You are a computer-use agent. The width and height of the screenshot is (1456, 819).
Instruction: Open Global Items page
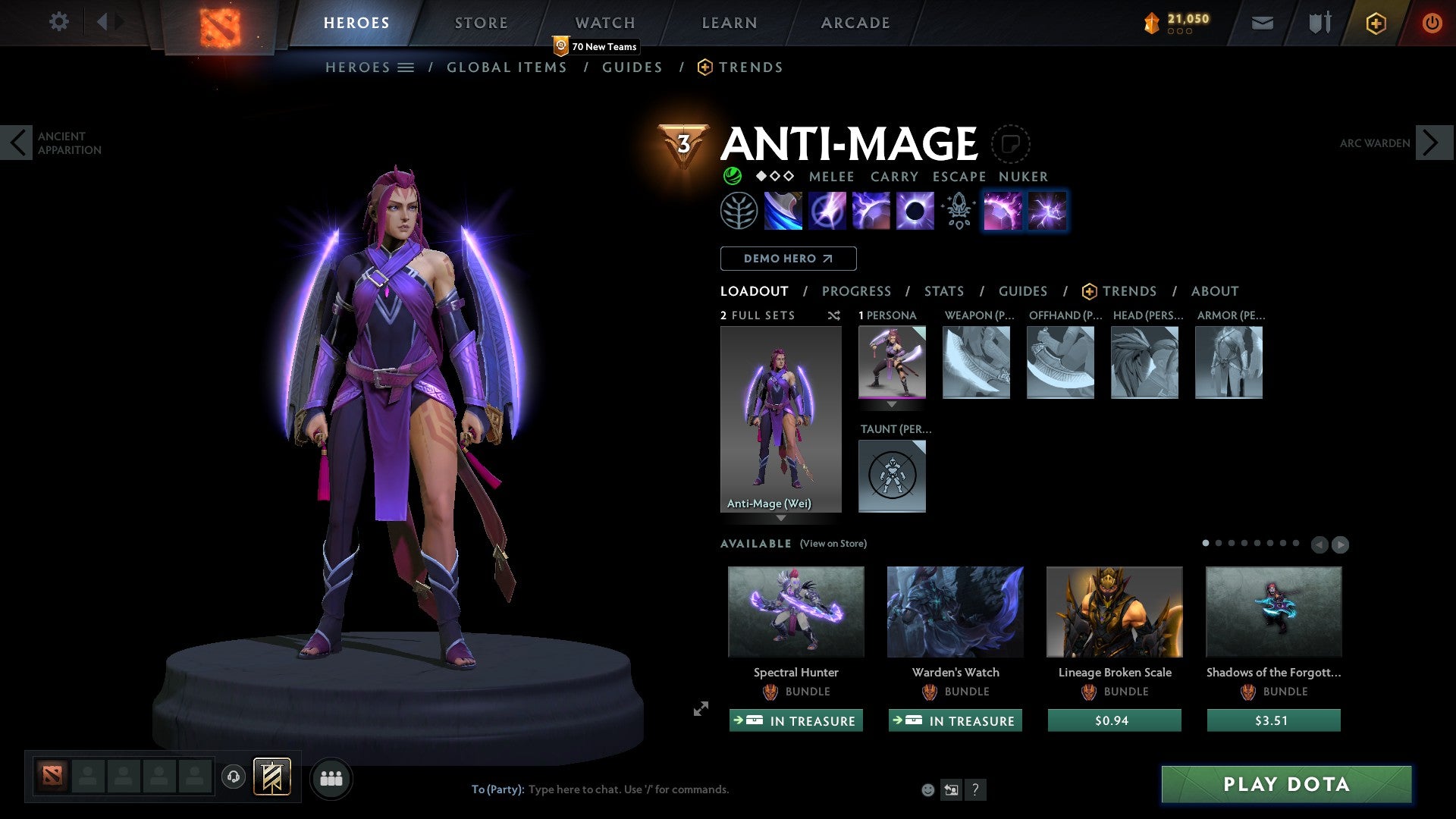[x=507, y=67]
